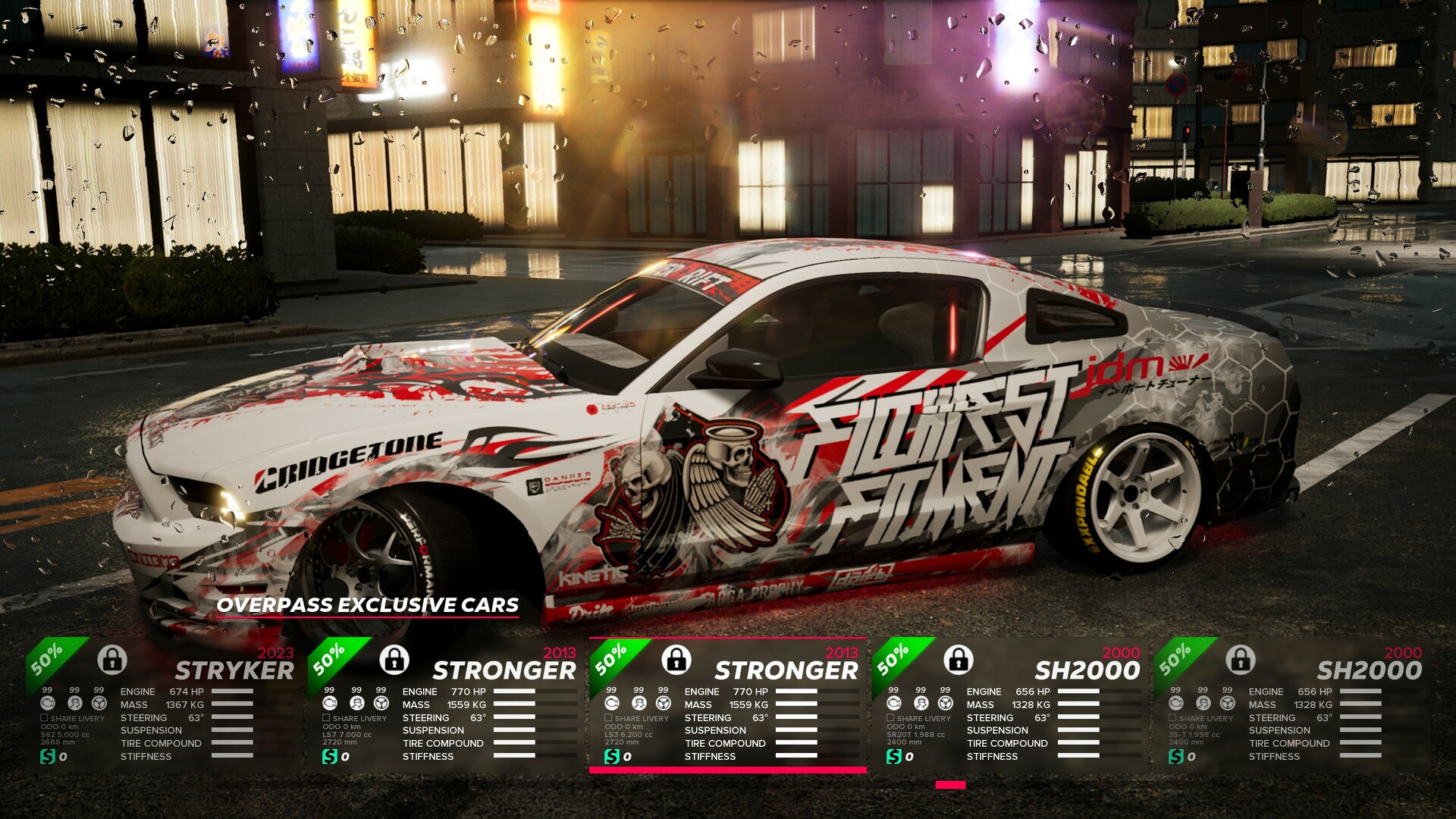This screenshot has width=1456, height=819.
Task: Click the STRYKER 2023 name label
Action: coord(235,670)
